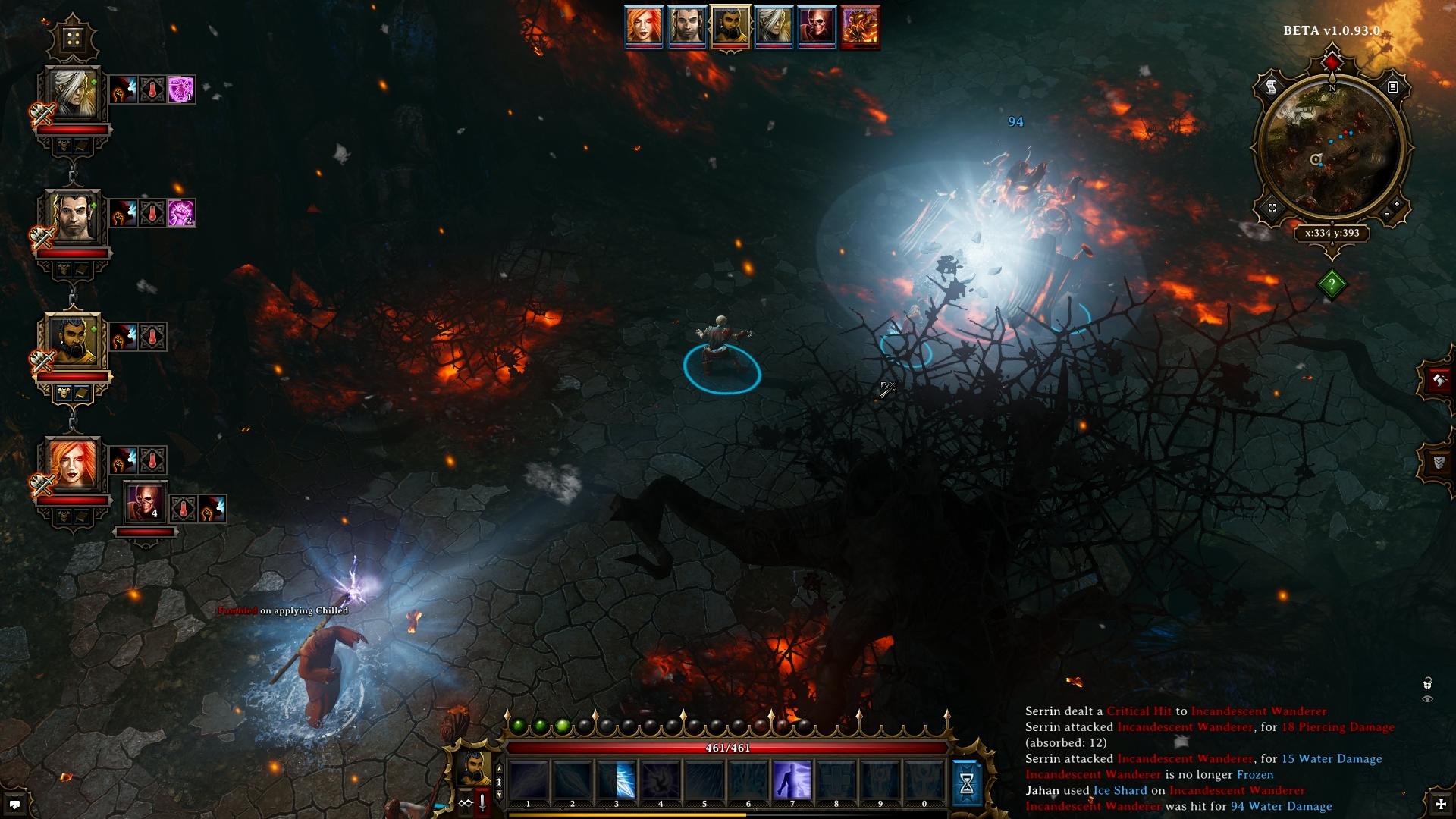Click the minimap

click(x=1331, y=146)
